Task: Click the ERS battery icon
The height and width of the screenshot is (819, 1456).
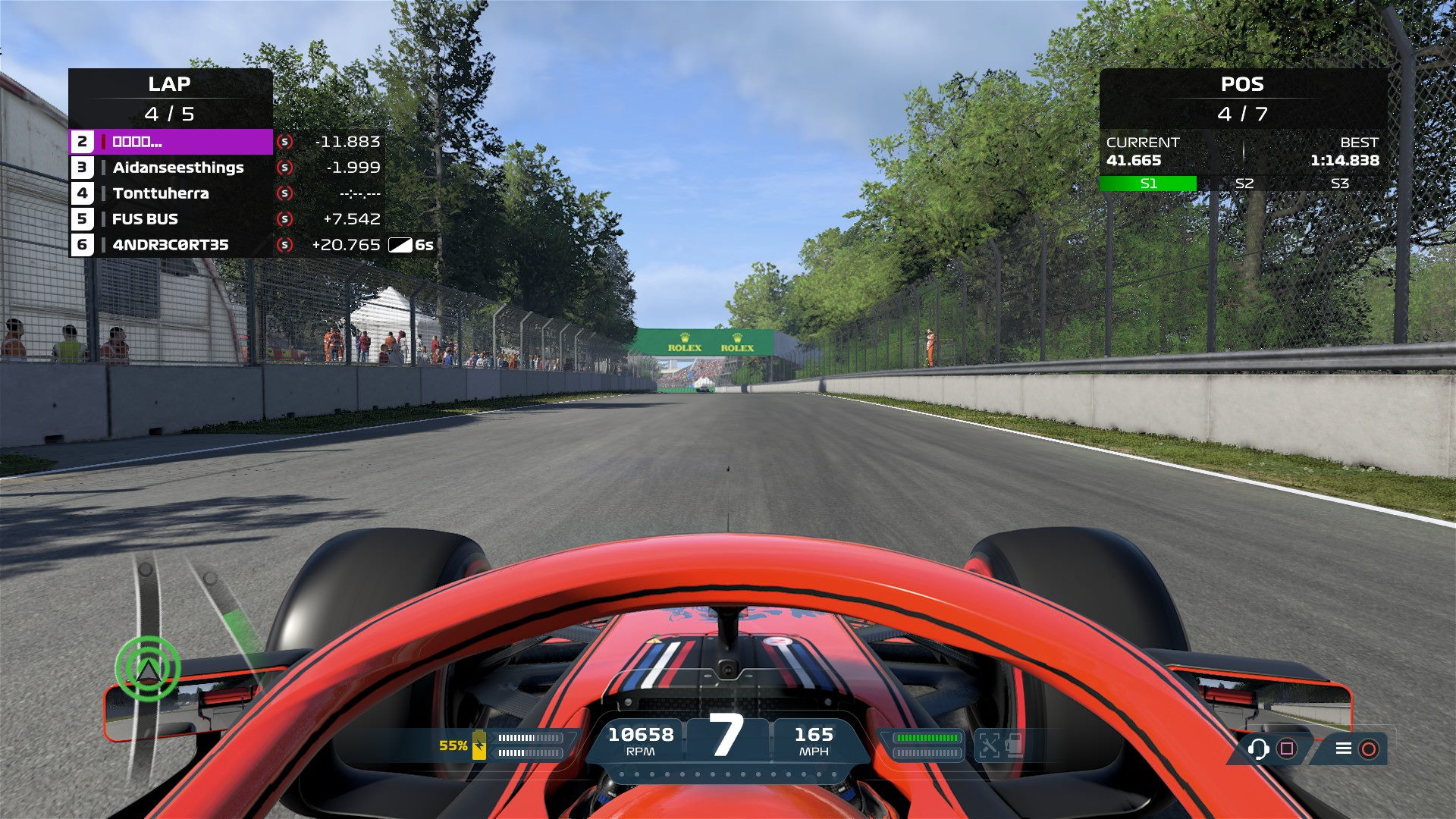Action: click(x=479, y=745)
